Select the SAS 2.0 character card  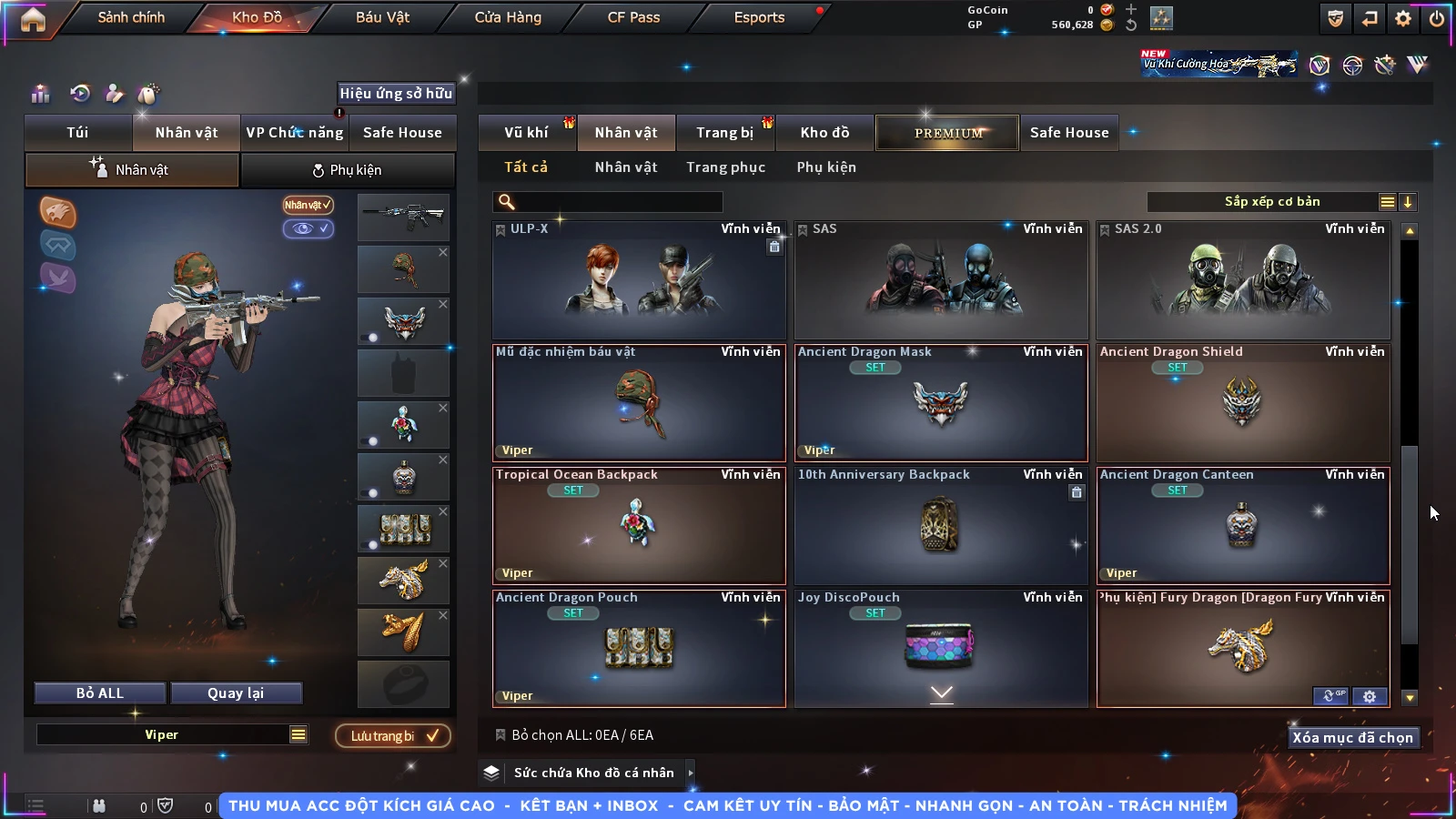pos(1243,280)
